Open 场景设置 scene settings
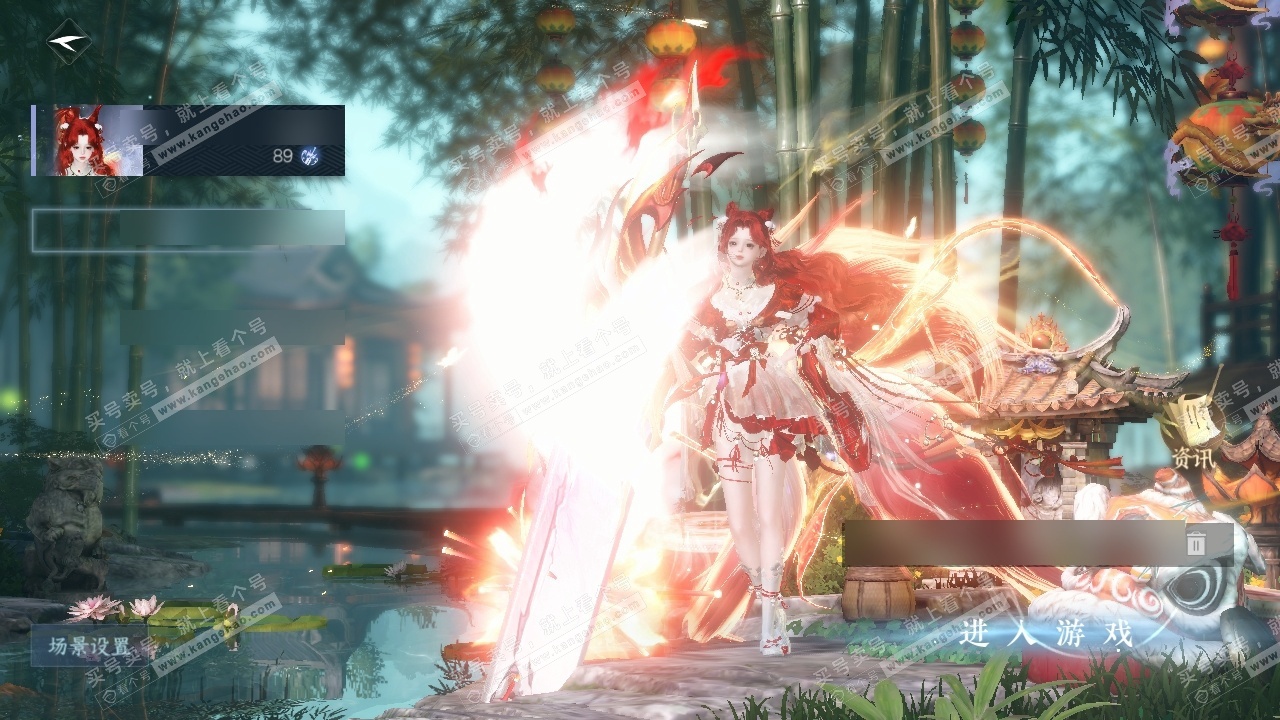1280x720 pixels. pos(90,646)
